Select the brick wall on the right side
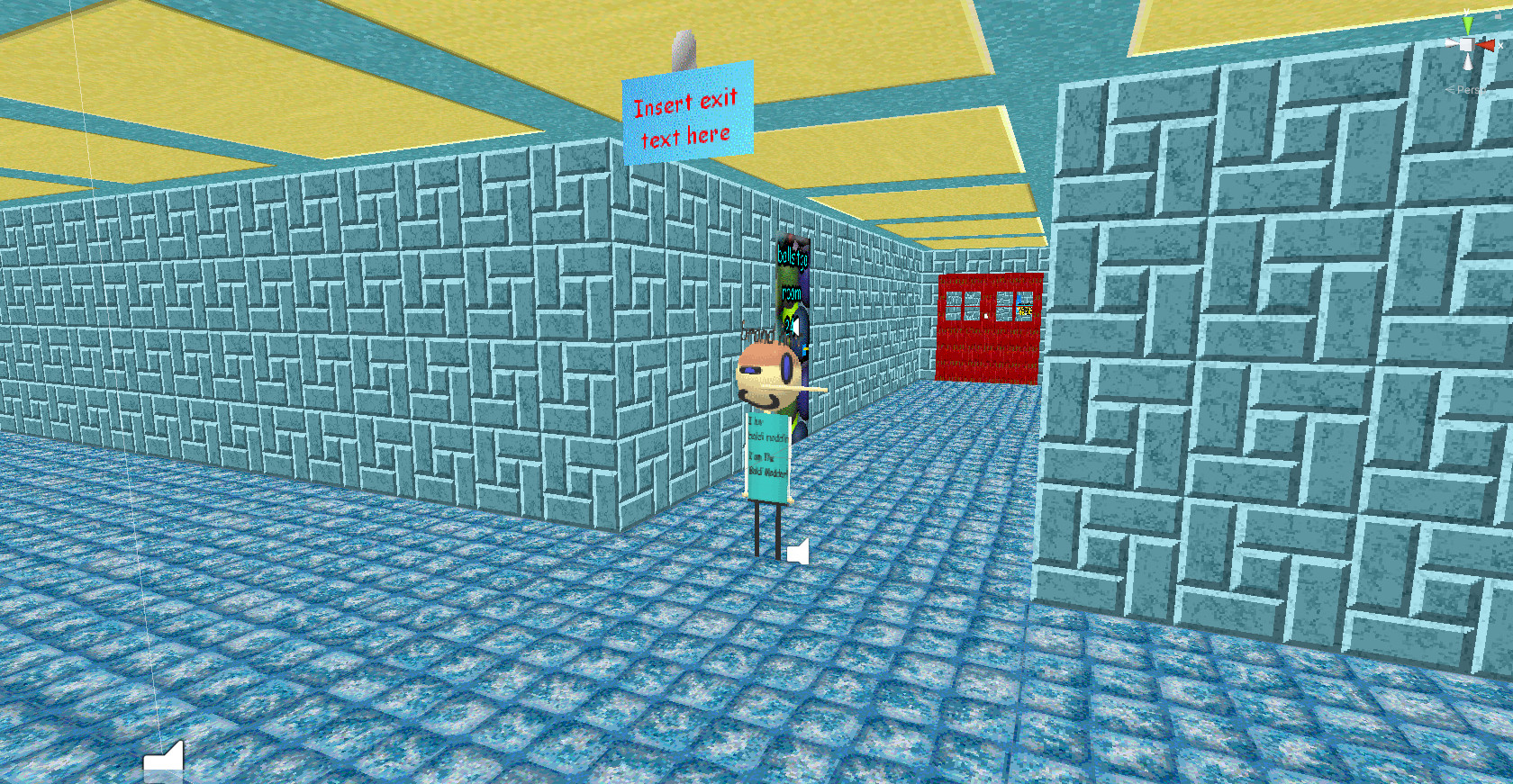 pyautogui.click(x=1261, y=360)
